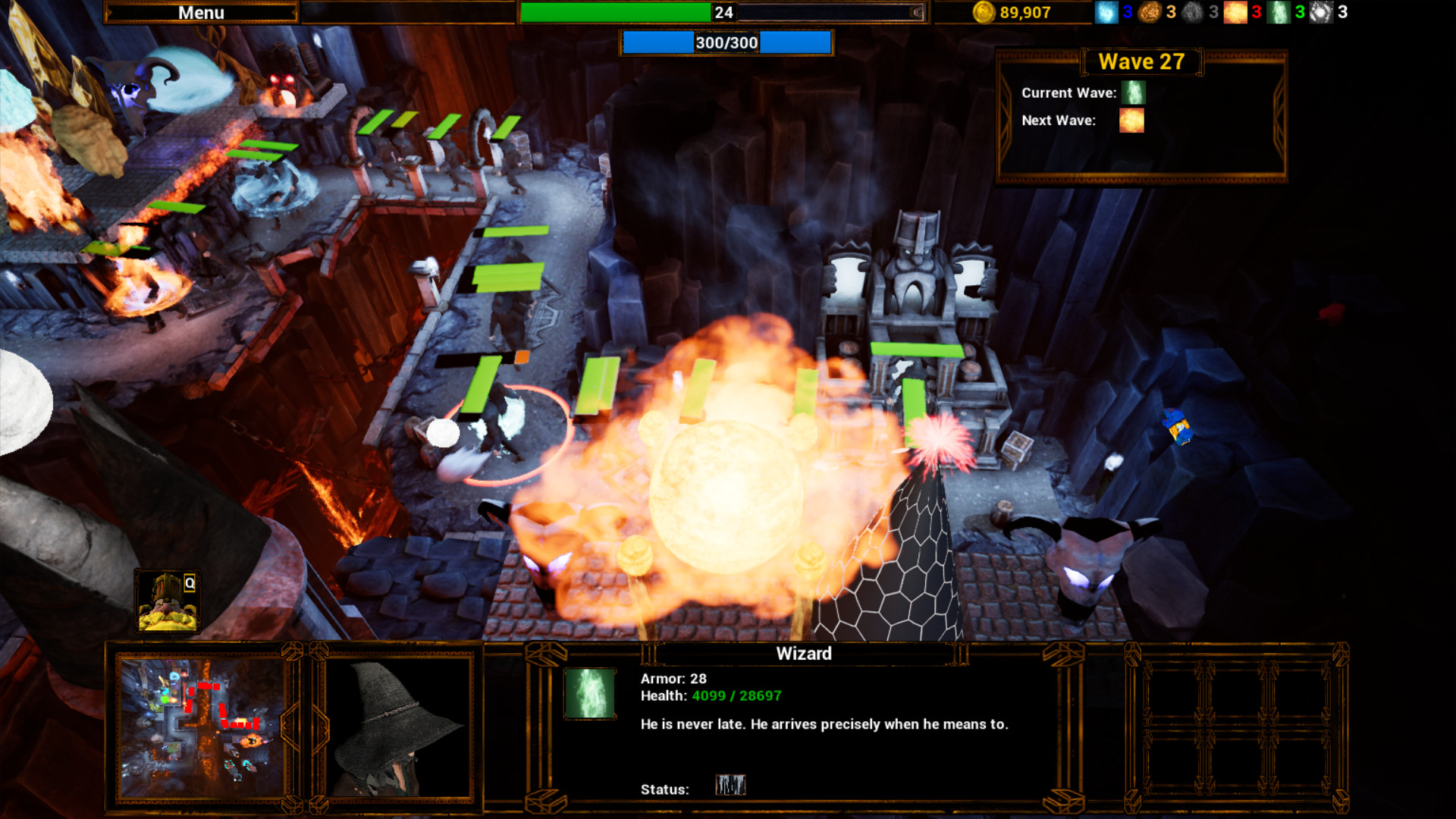Screen dimensions: 1456x819
Task: Click the Wave 27 header banner
Action: 1141,61
